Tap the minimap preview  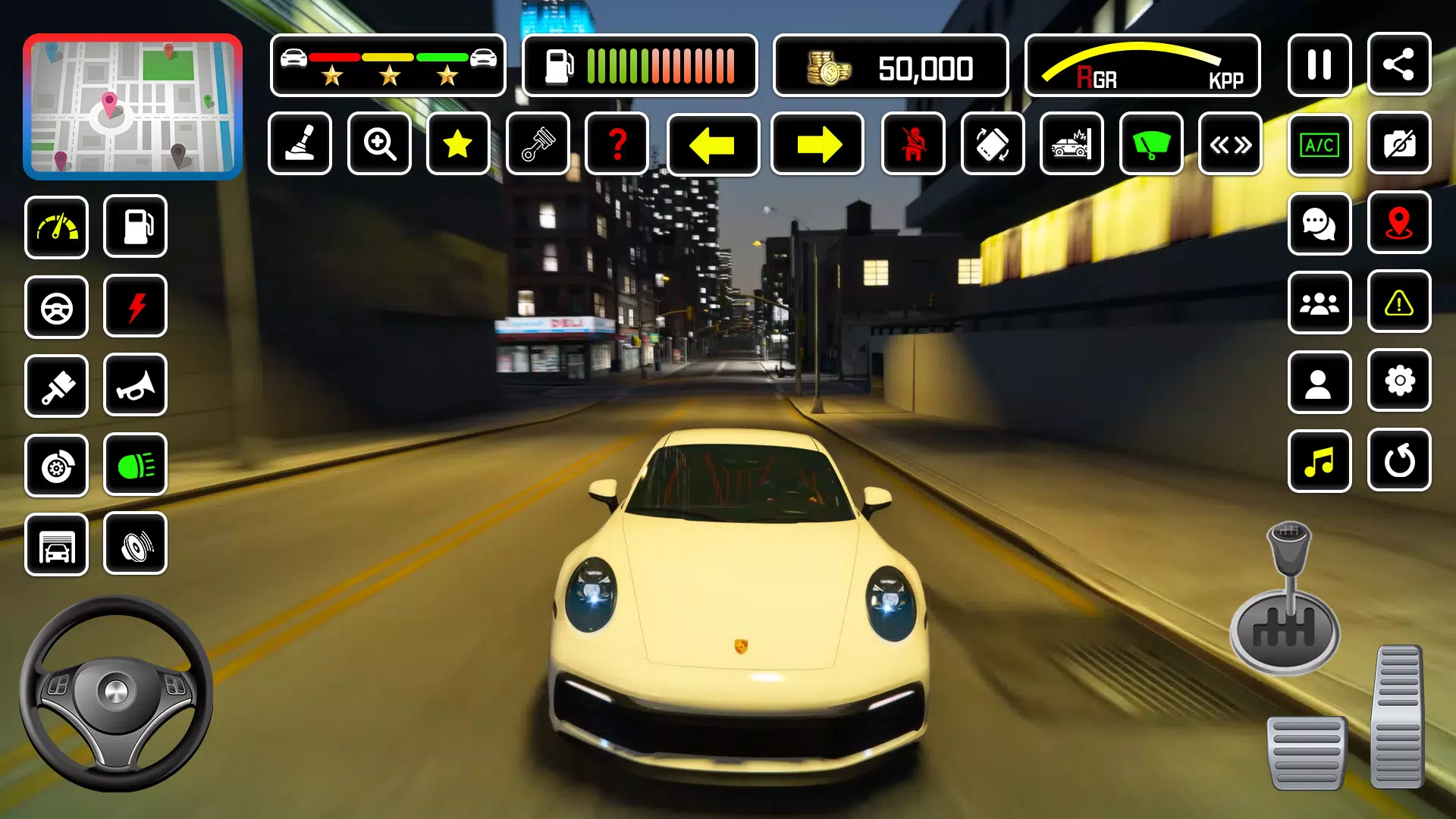click(x=133, y=106)
